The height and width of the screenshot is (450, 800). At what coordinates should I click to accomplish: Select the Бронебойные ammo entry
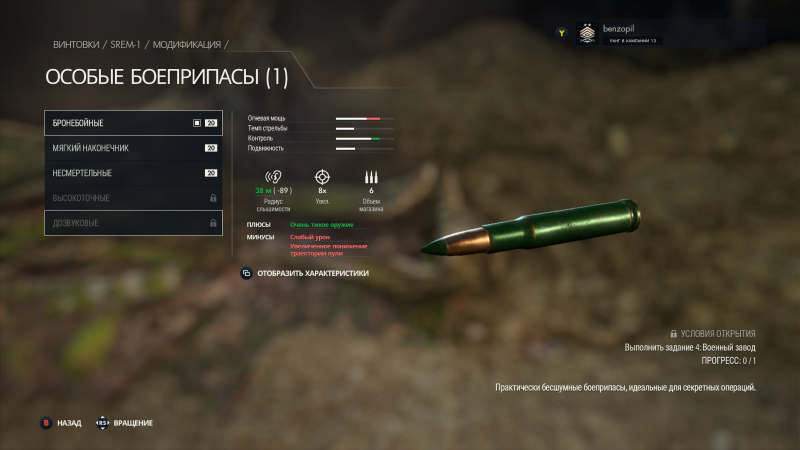[133, 123]
